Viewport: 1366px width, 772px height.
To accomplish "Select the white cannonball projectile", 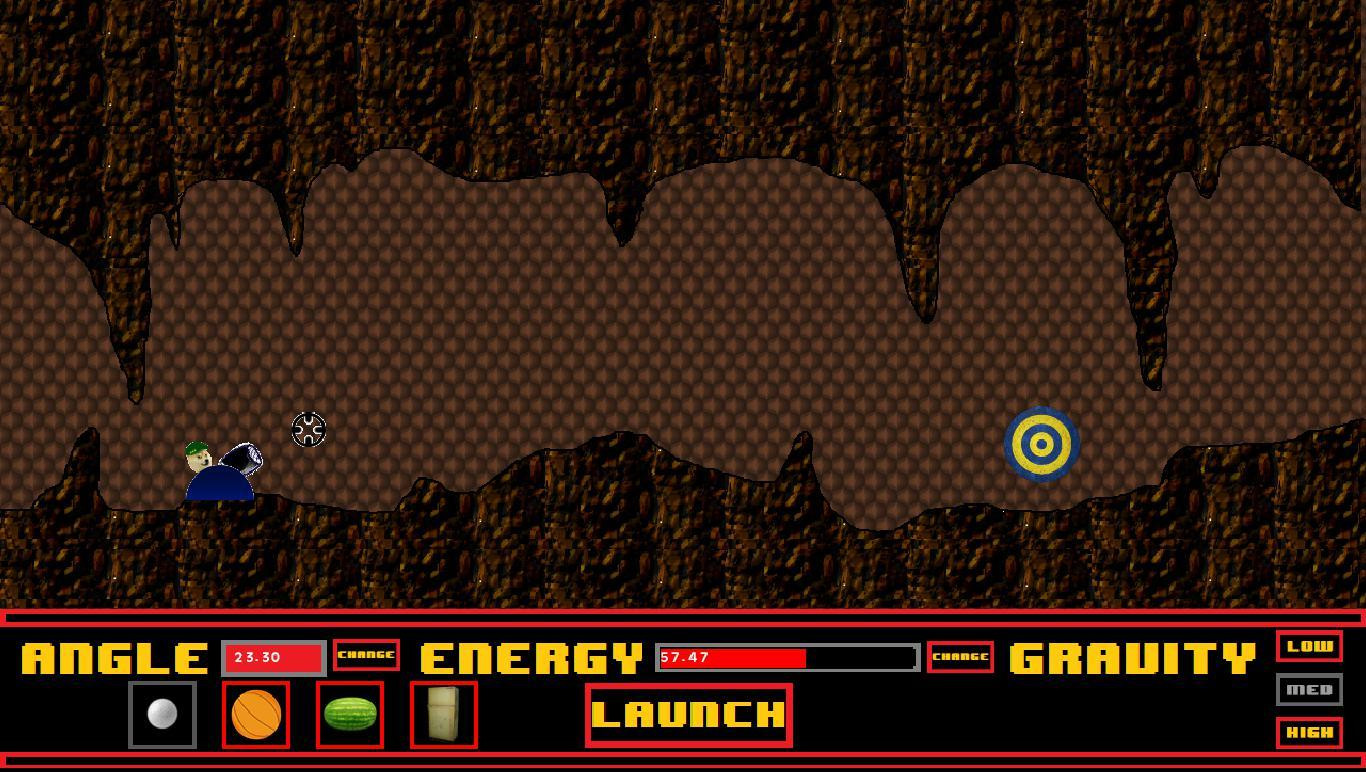I will point(162,713).
